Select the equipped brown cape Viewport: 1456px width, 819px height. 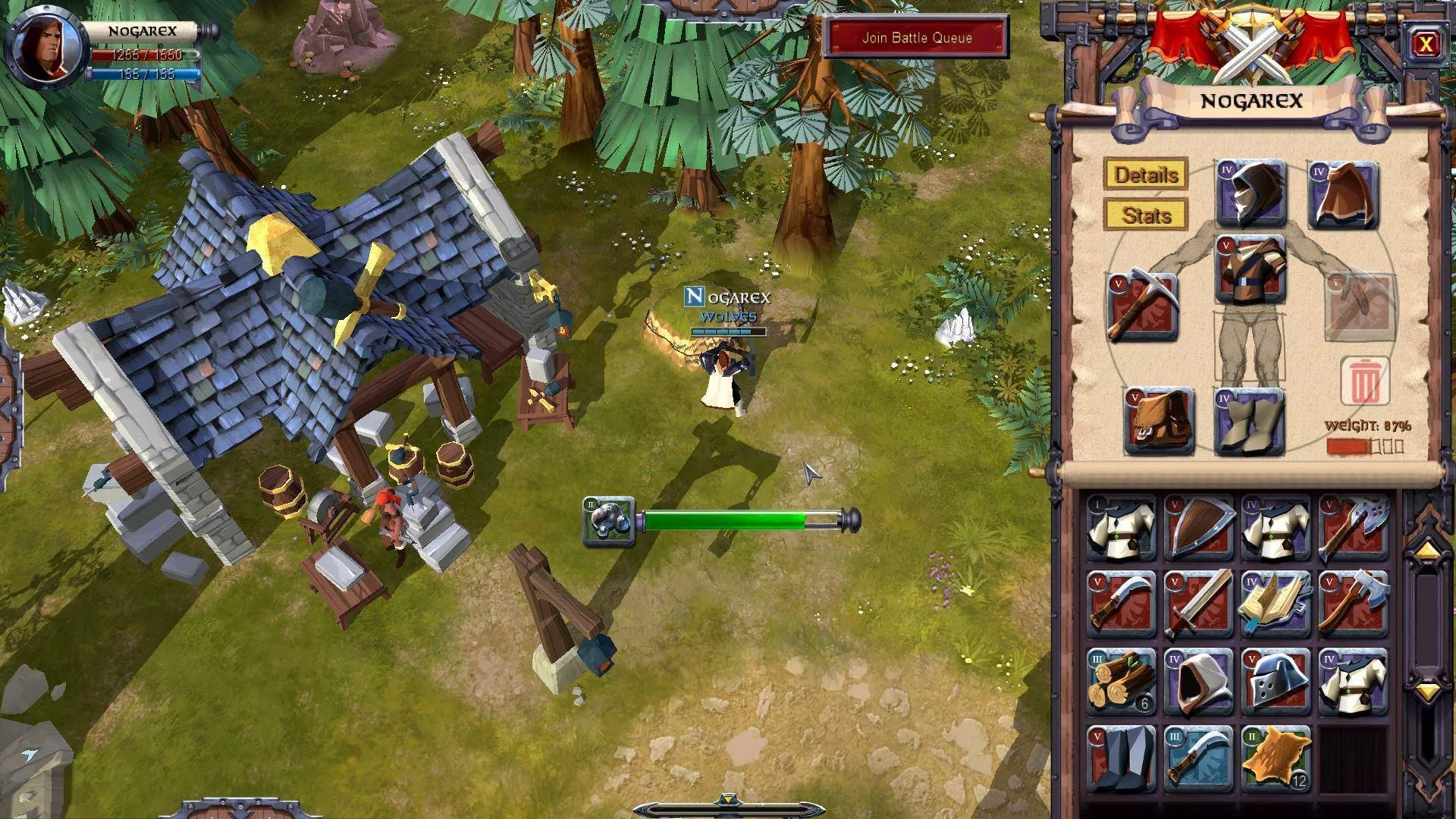pyautogui.click(x=1343, y=195)
